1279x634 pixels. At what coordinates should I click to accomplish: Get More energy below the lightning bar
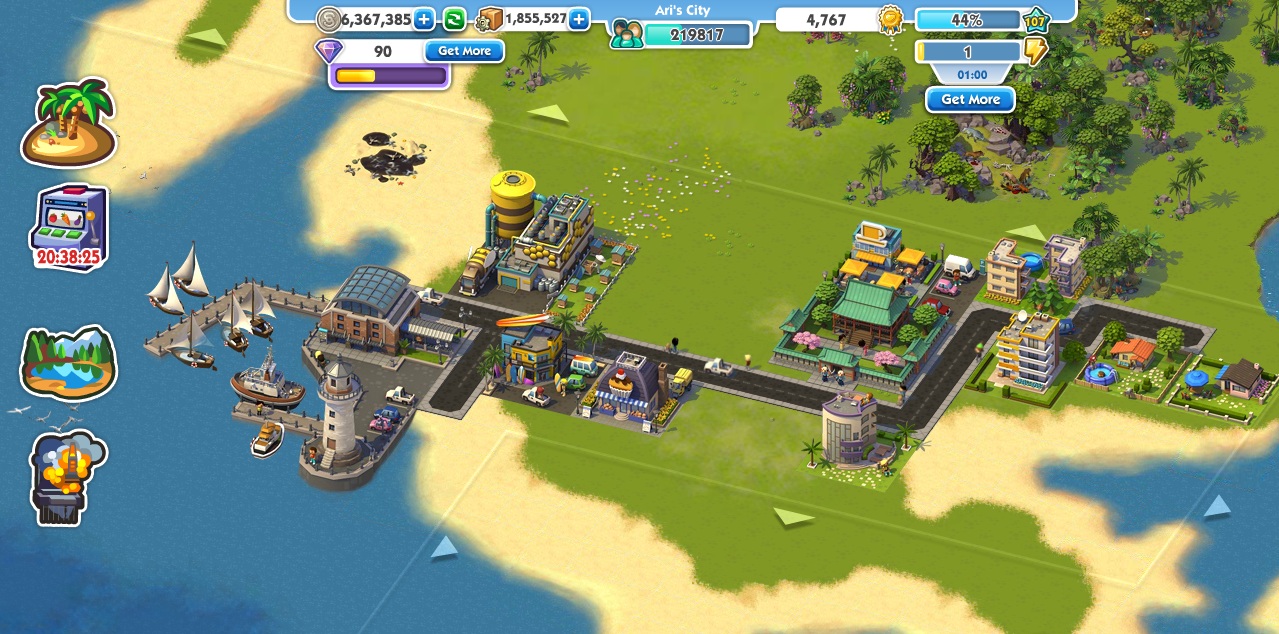970,100
